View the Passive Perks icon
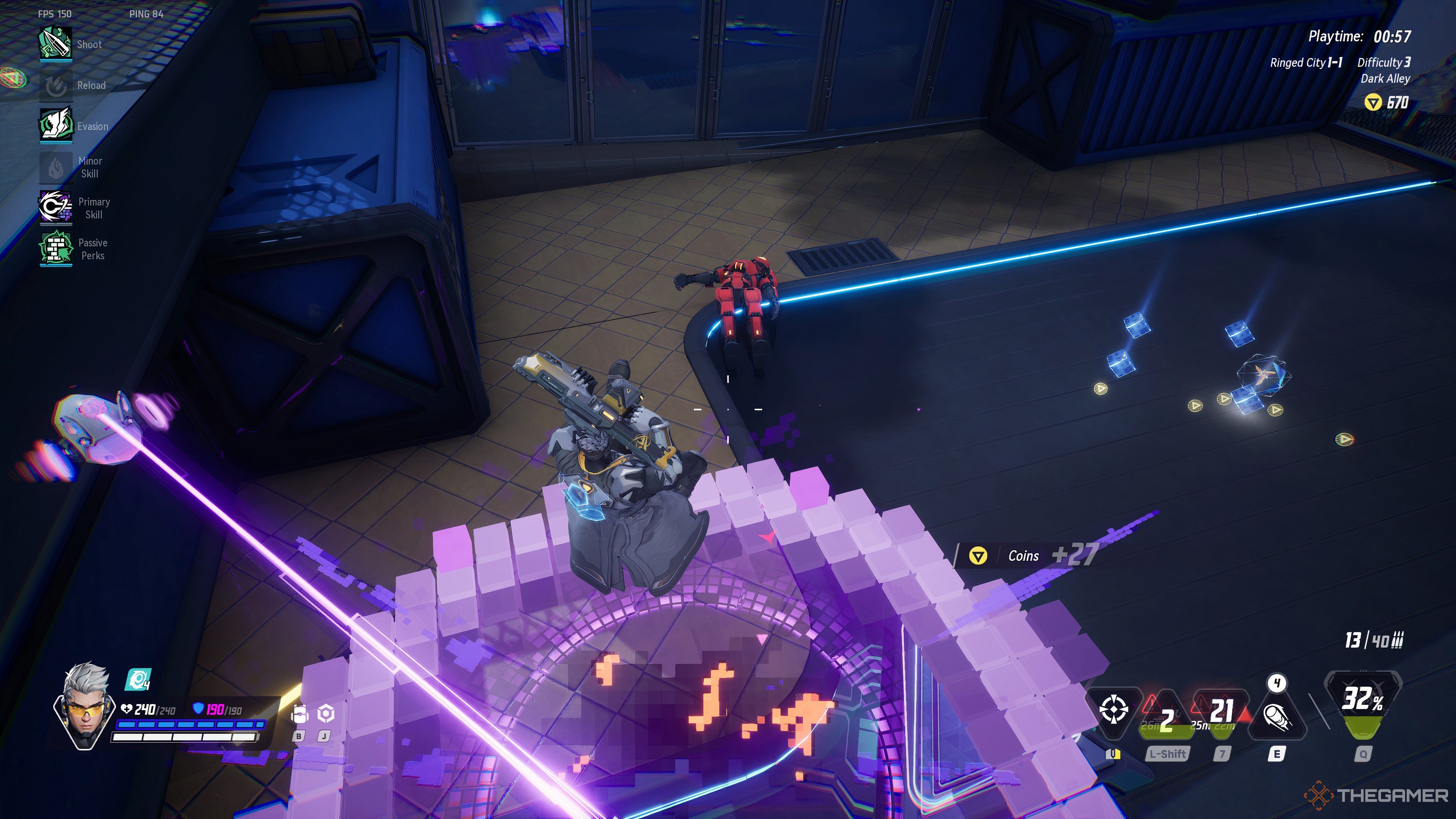Image resolution: width=1456 pixels, height=819 pixels. tap(55, 249)
